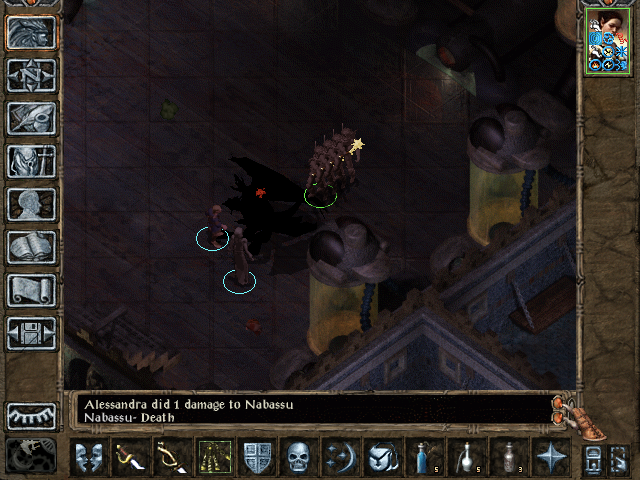Open the journal with the quill icon
Image resolution: width=640 pixels, height=480 pixels.
coord(31,118)
